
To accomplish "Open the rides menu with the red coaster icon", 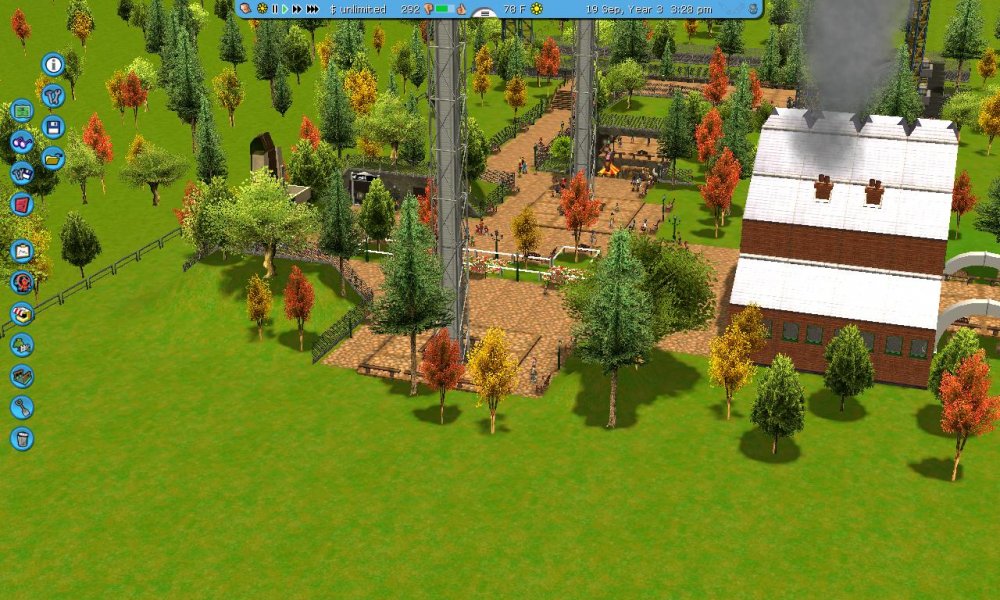I will pyautogui.click(x=22, y=282).
